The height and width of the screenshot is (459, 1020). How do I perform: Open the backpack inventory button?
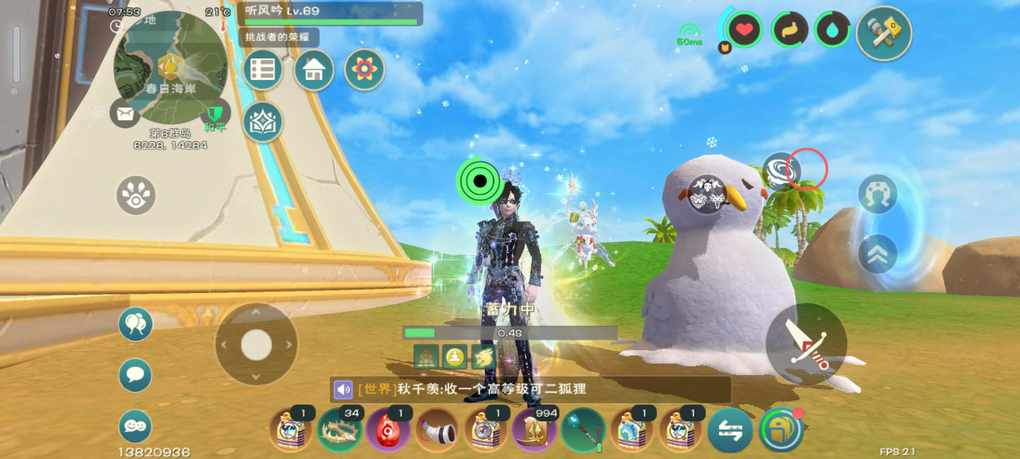point(780,430)
